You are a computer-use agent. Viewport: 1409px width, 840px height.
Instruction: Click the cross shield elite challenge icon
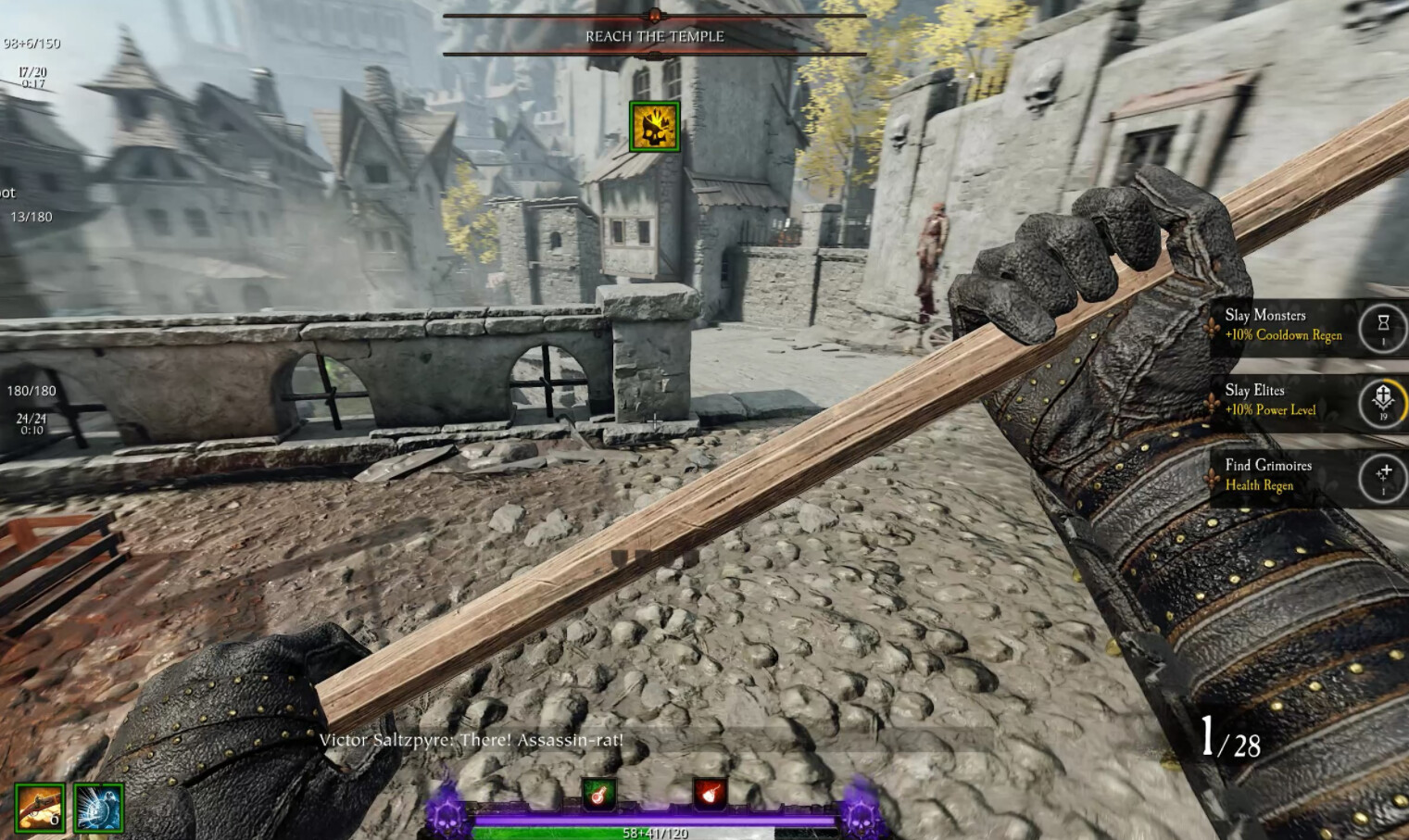click(x=1382, y=401)
